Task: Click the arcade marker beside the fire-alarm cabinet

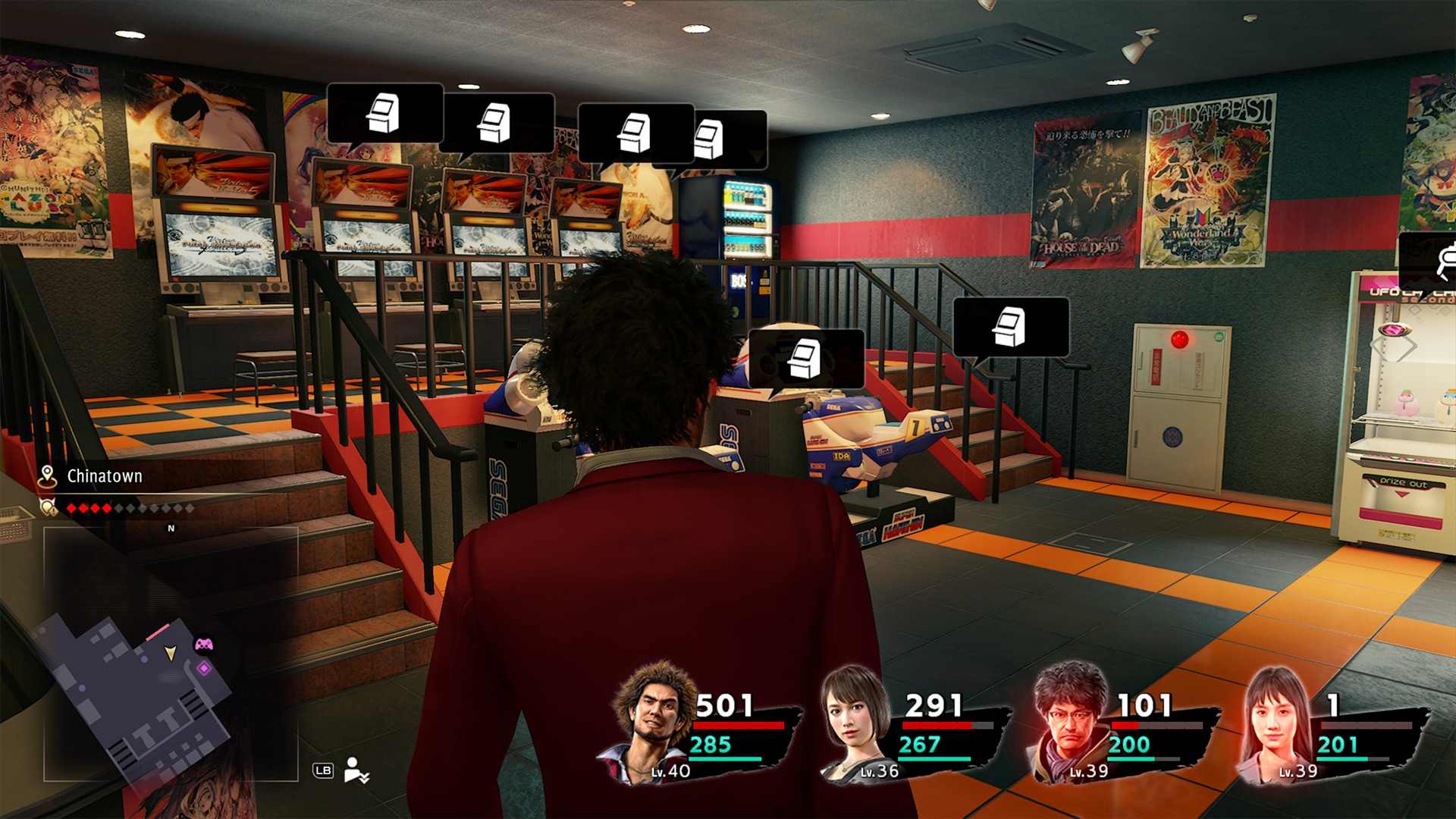Action: pyautogui.click(x=1011, y=327)
